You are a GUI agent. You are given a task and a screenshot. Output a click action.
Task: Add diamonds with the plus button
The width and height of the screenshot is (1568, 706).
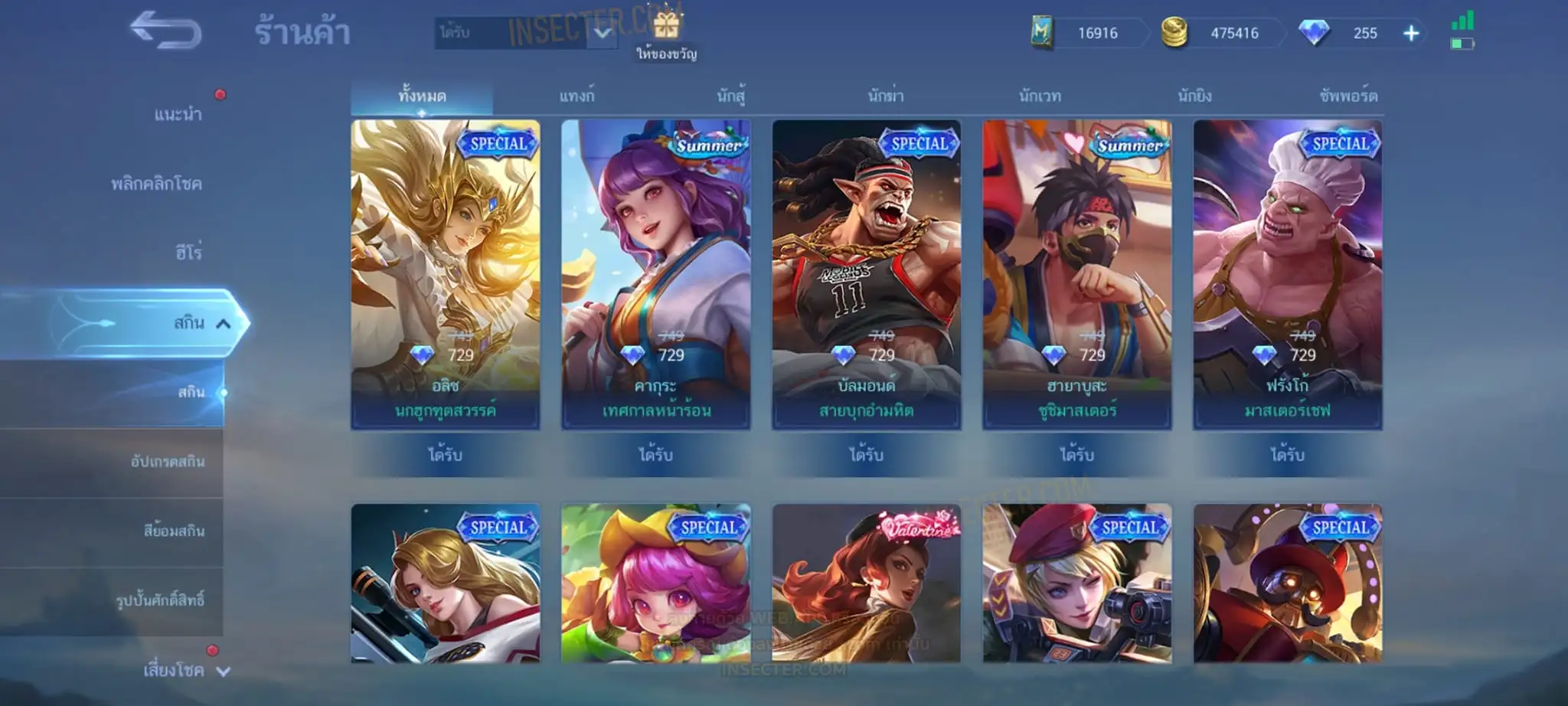click(1411, 33)
